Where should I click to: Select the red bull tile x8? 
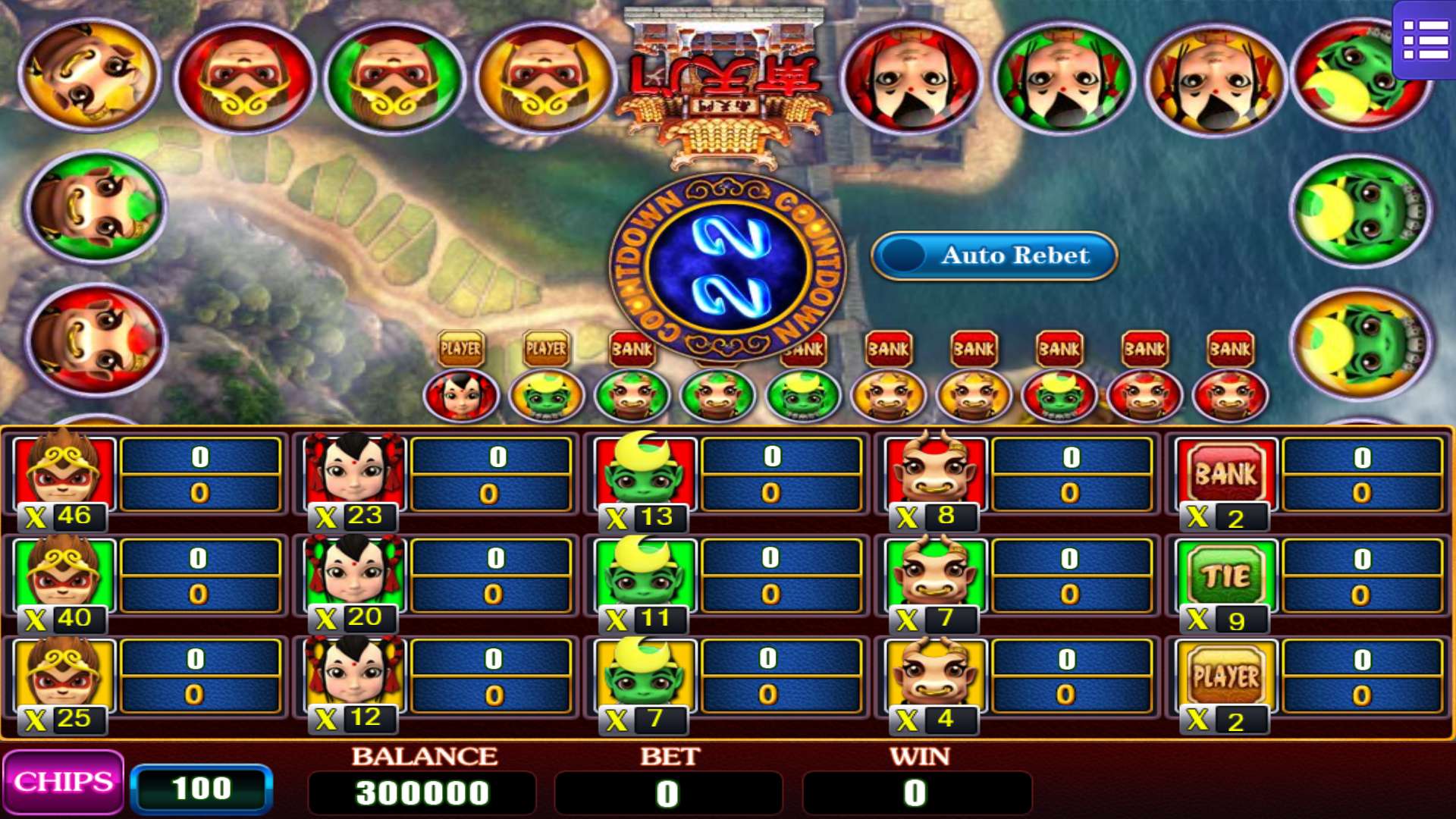936,475
